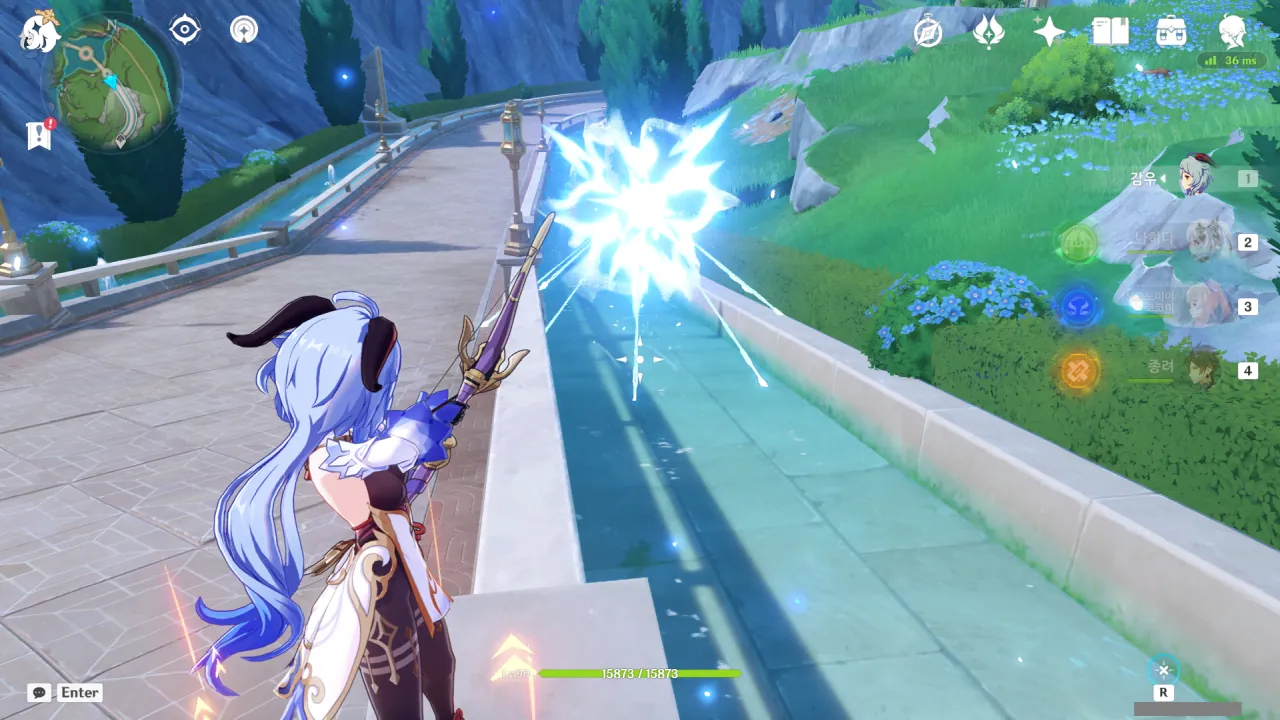Screen dimensions: 1280x720
Task: Switch to party member 종려 in slot 4
Action: coord(1203,369)
